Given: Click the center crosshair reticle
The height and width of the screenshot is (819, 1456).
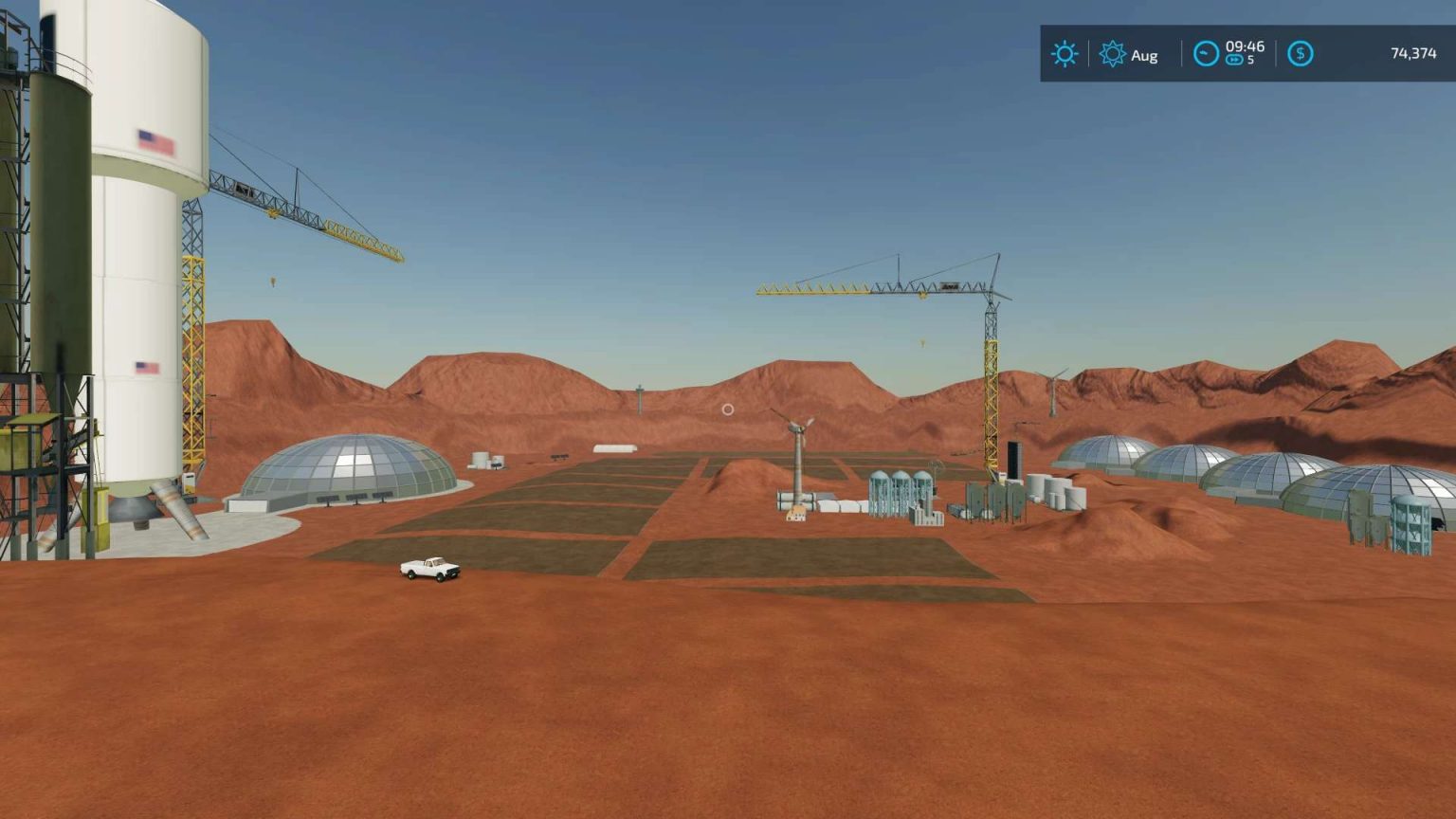Looking at the screenshot, I should pos(727,409).
